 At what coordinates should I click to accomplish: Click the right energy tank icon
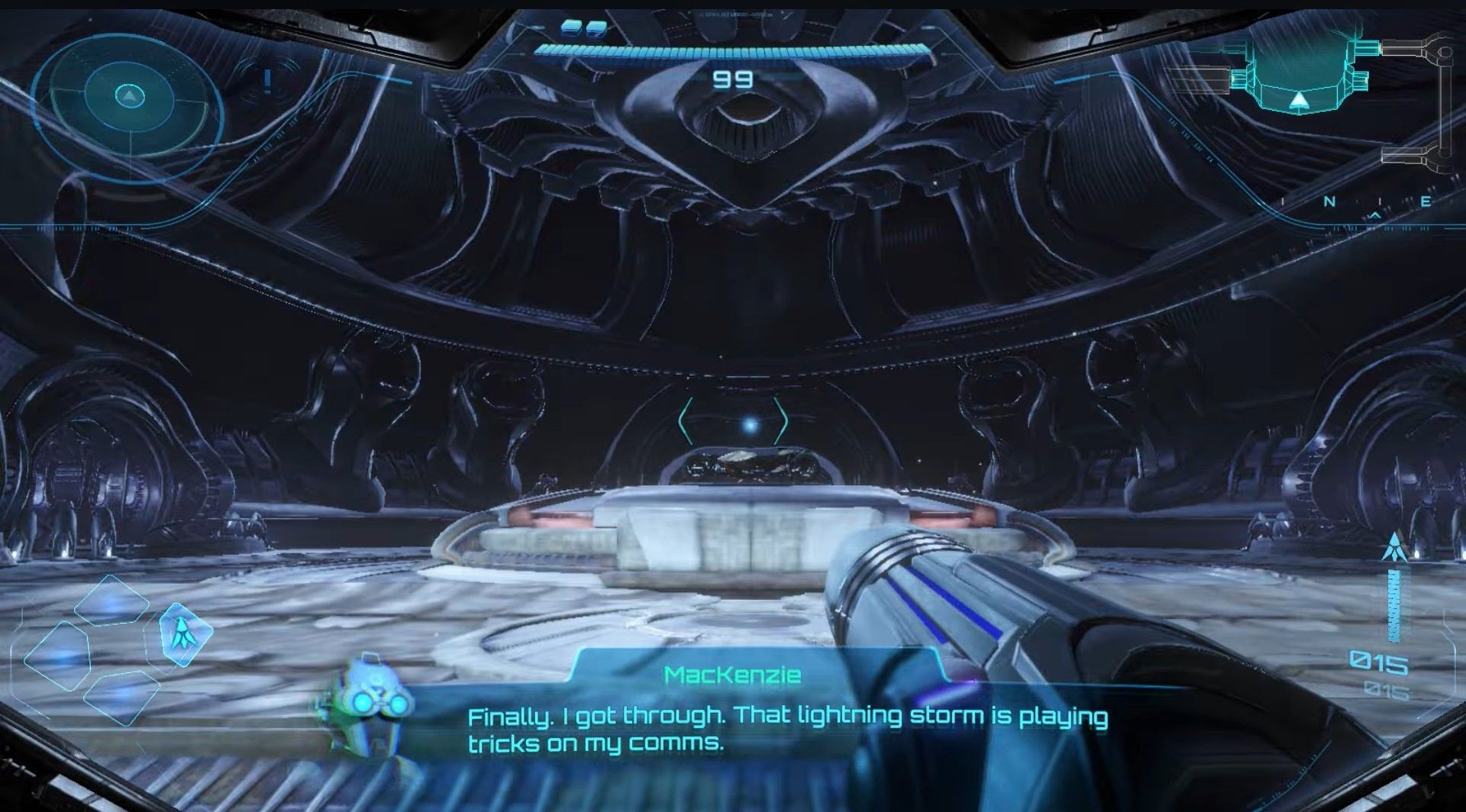[x=596, y=29]
